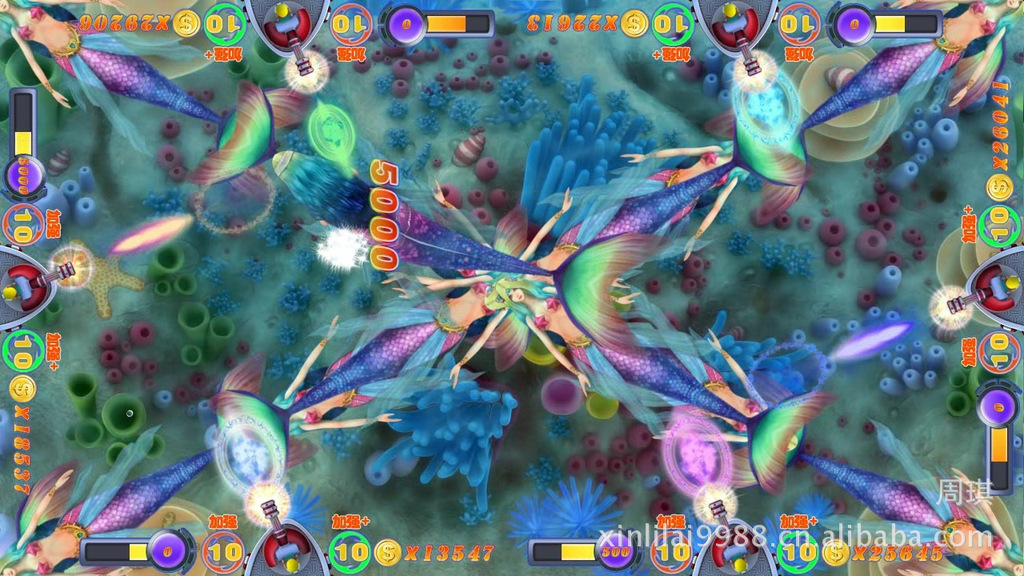Hit the orange 10 button below the 5000 gauge

click(x=21, y=226)
